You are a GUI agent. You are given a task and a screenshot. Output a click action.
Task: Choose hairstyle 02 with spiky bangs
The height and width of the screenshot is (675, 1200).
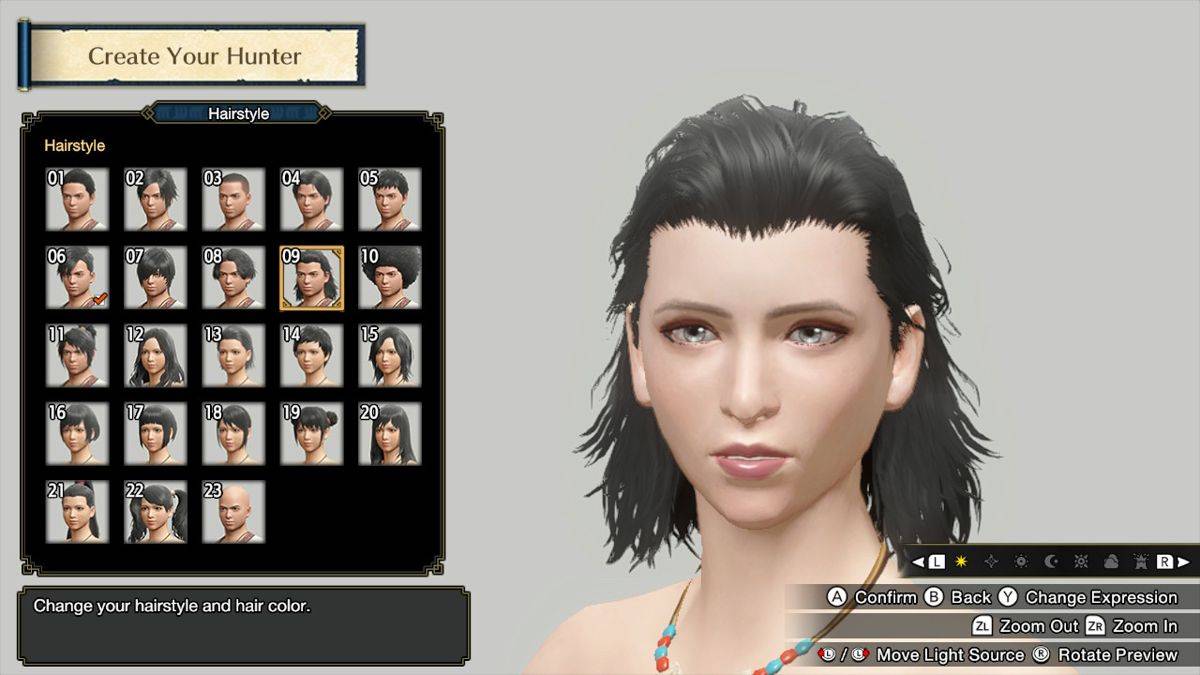tap(155, 199)
